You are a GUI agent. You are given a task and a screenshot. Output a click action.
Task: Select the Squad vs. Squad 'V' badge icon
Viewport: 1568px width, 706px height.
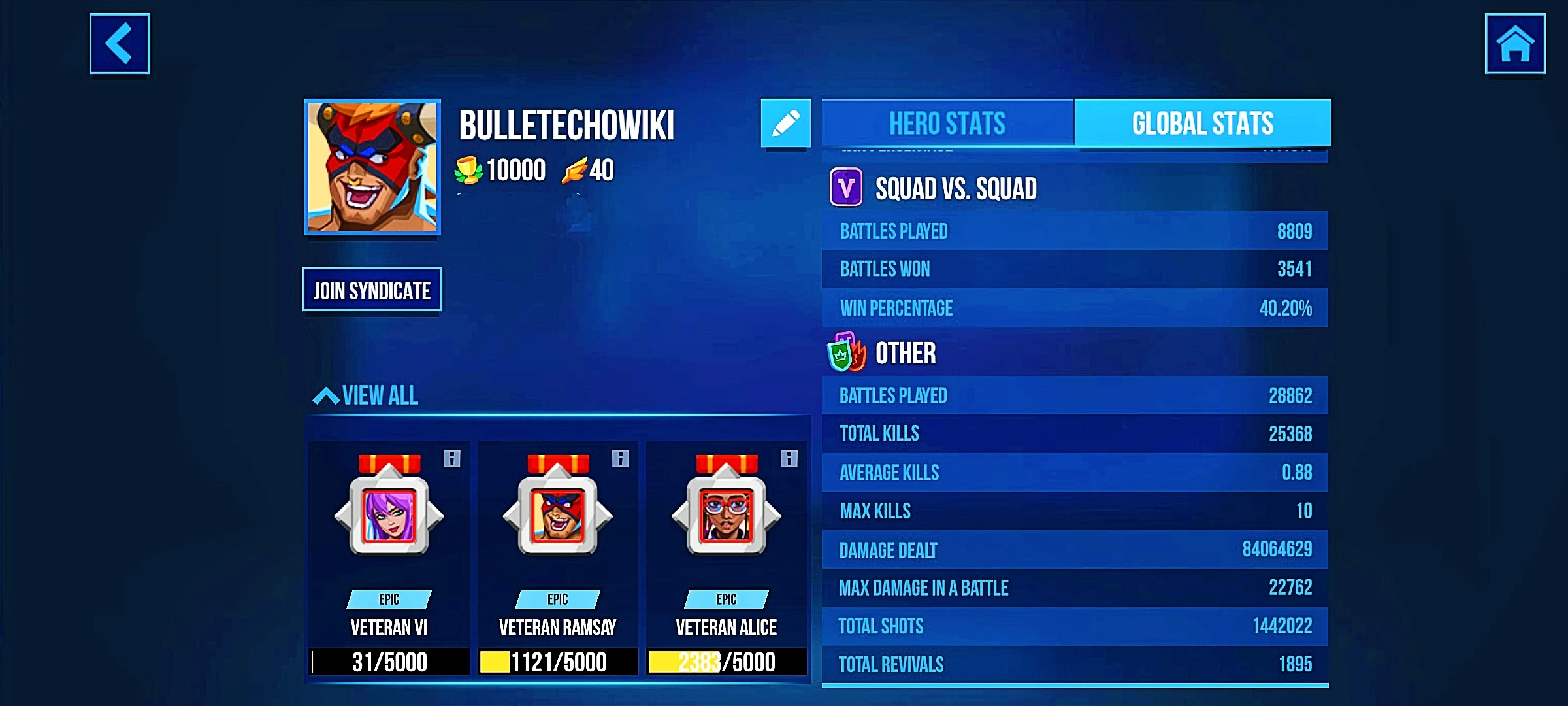pyautogui.click(x=845, y=188)
